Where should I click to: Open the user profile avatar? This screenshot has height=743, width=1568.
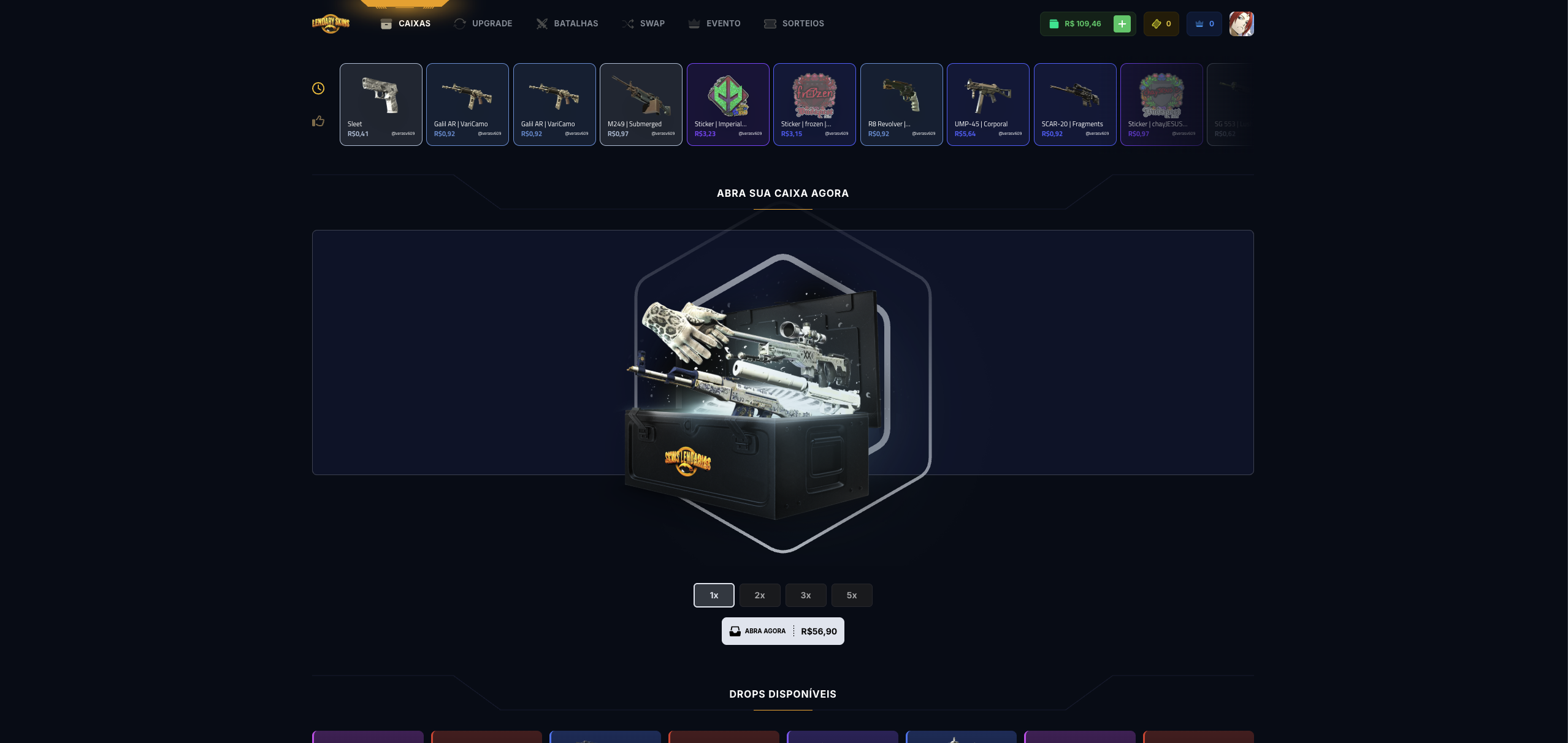tap(1241, 24)
